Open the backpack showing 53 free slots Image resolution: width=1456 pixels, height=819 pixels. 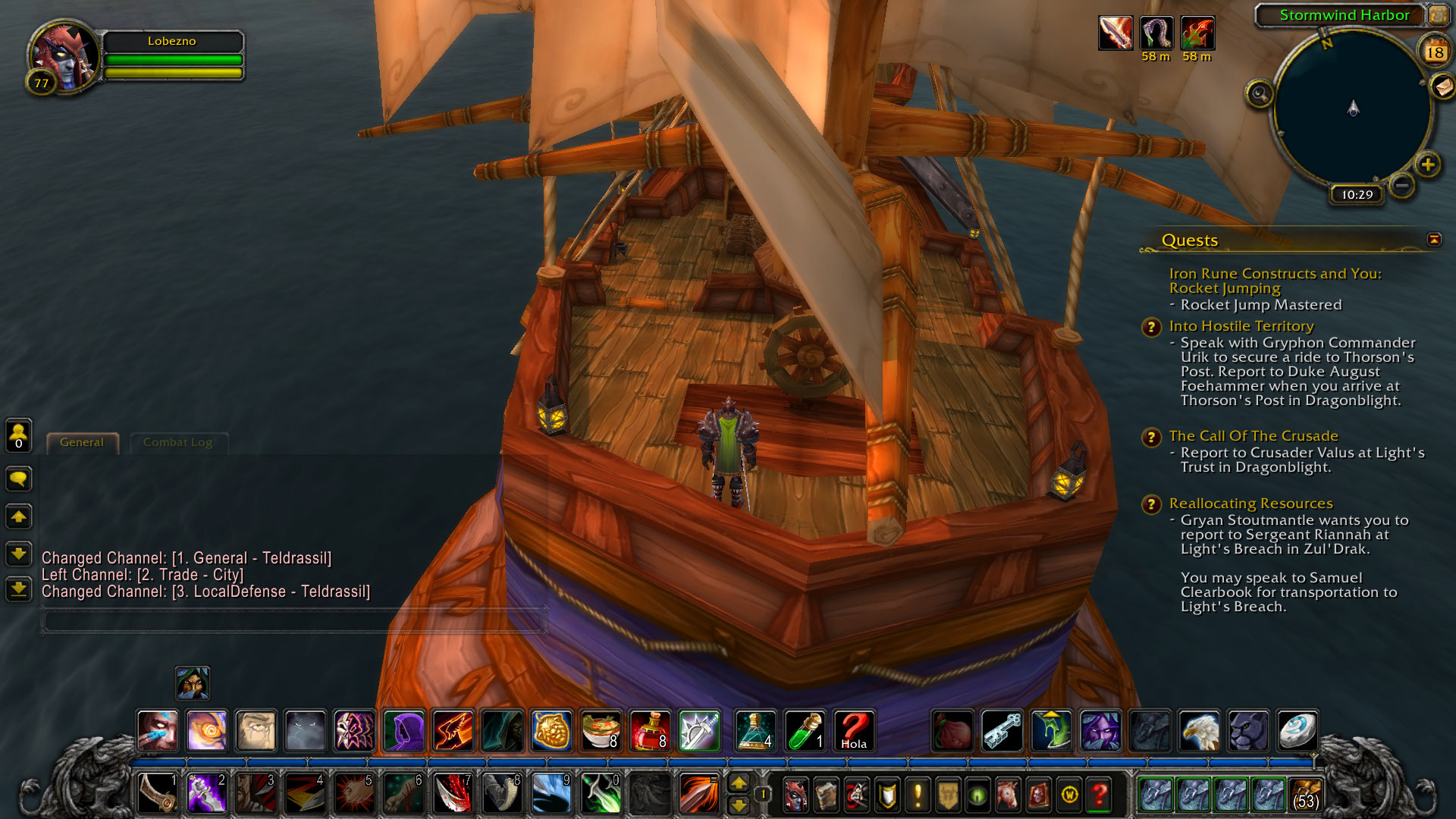(1305, 795)
